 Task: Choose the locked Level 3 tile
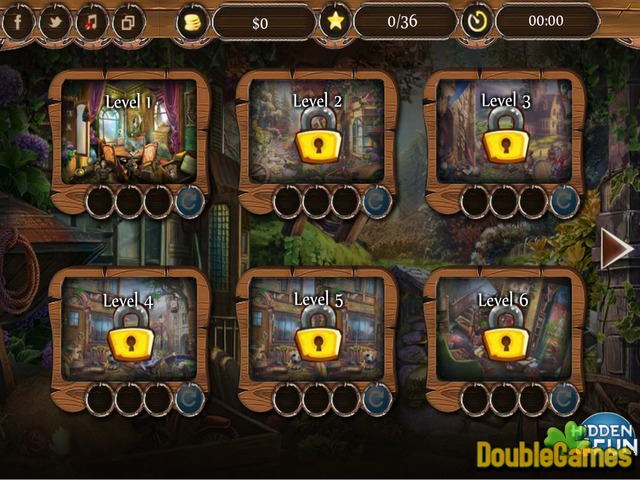click(504, 133)
